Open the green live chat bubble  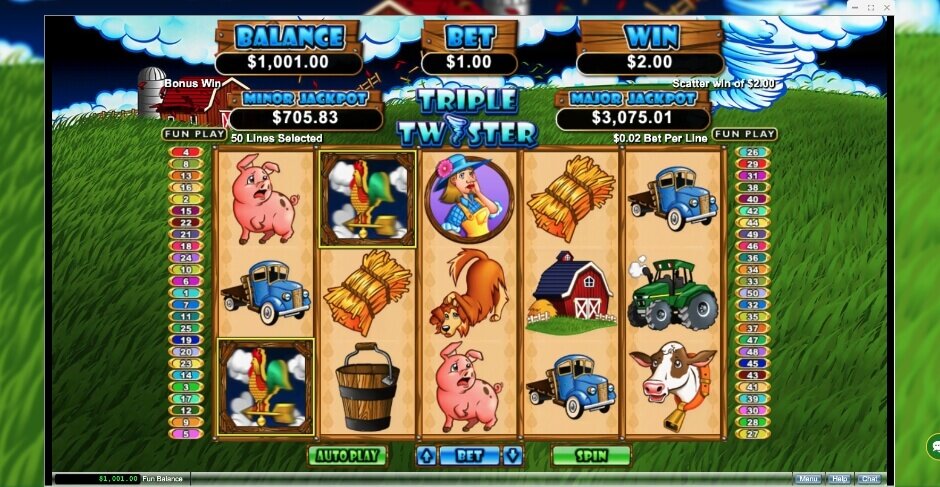pyautogui.click(x=934, y=446)
